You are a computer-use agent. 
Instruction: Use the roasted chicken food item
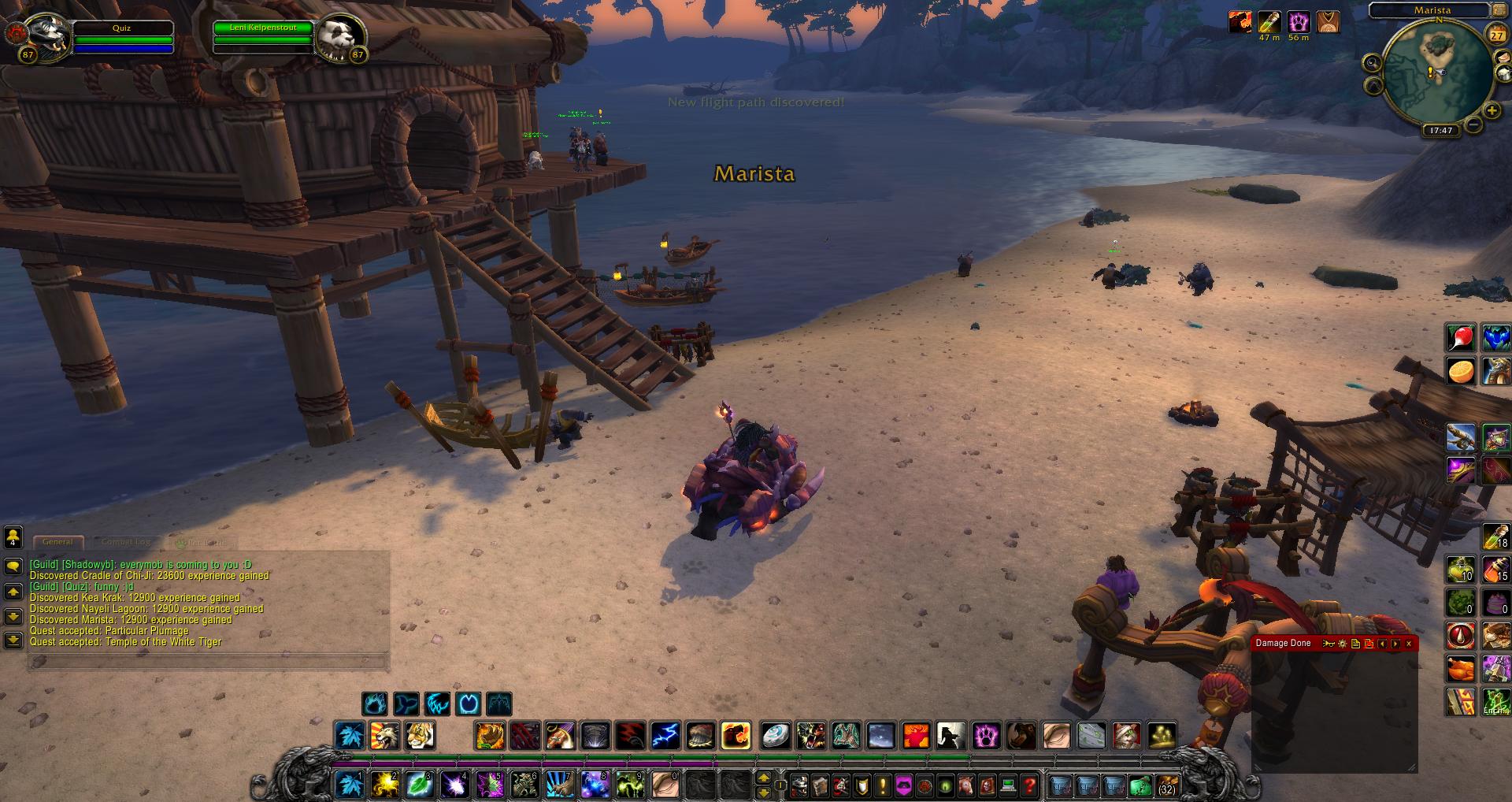tap(1461, 670)
